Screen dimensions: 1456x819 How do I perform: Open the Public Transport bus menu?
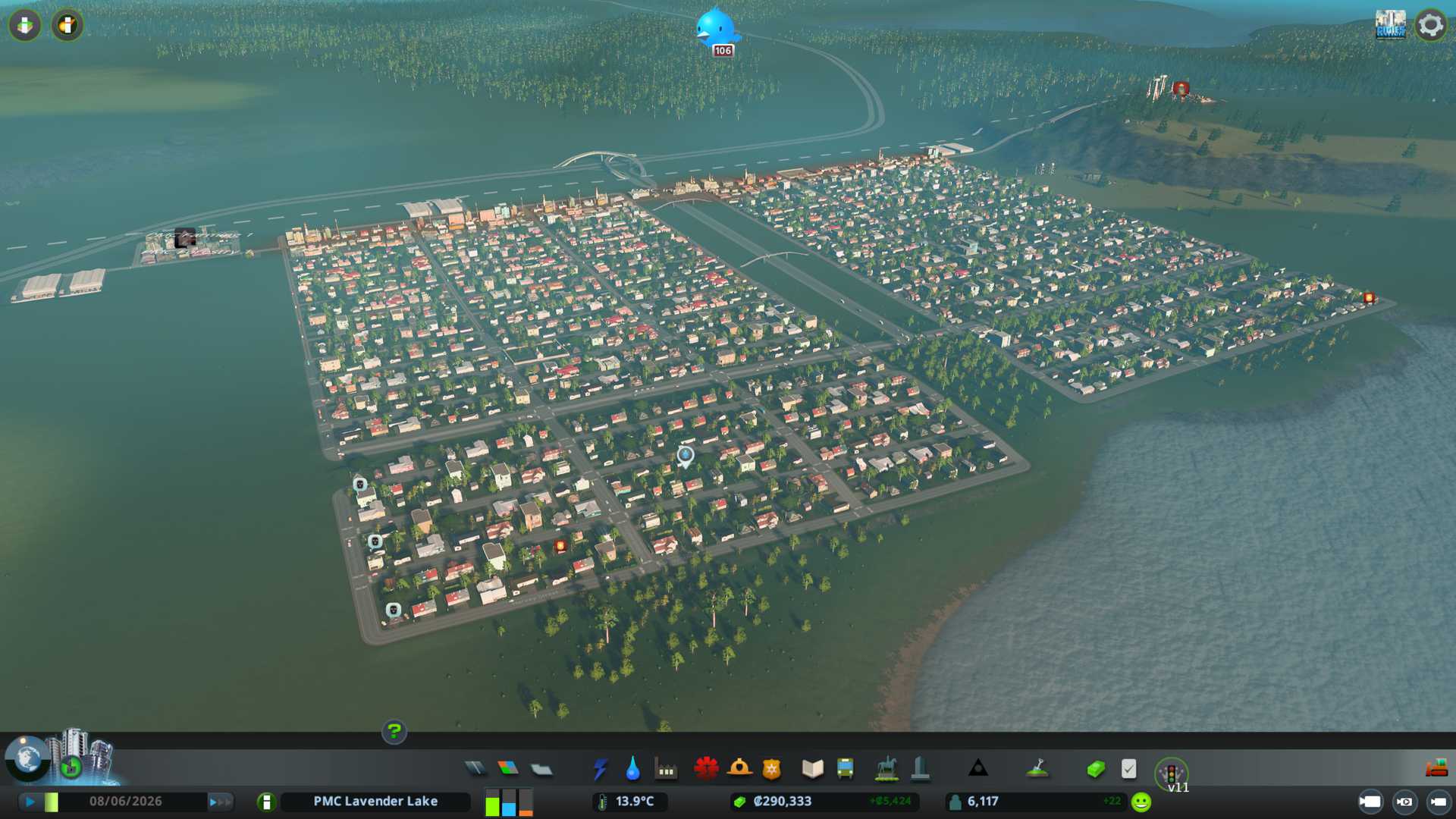(x=845, y=769)
